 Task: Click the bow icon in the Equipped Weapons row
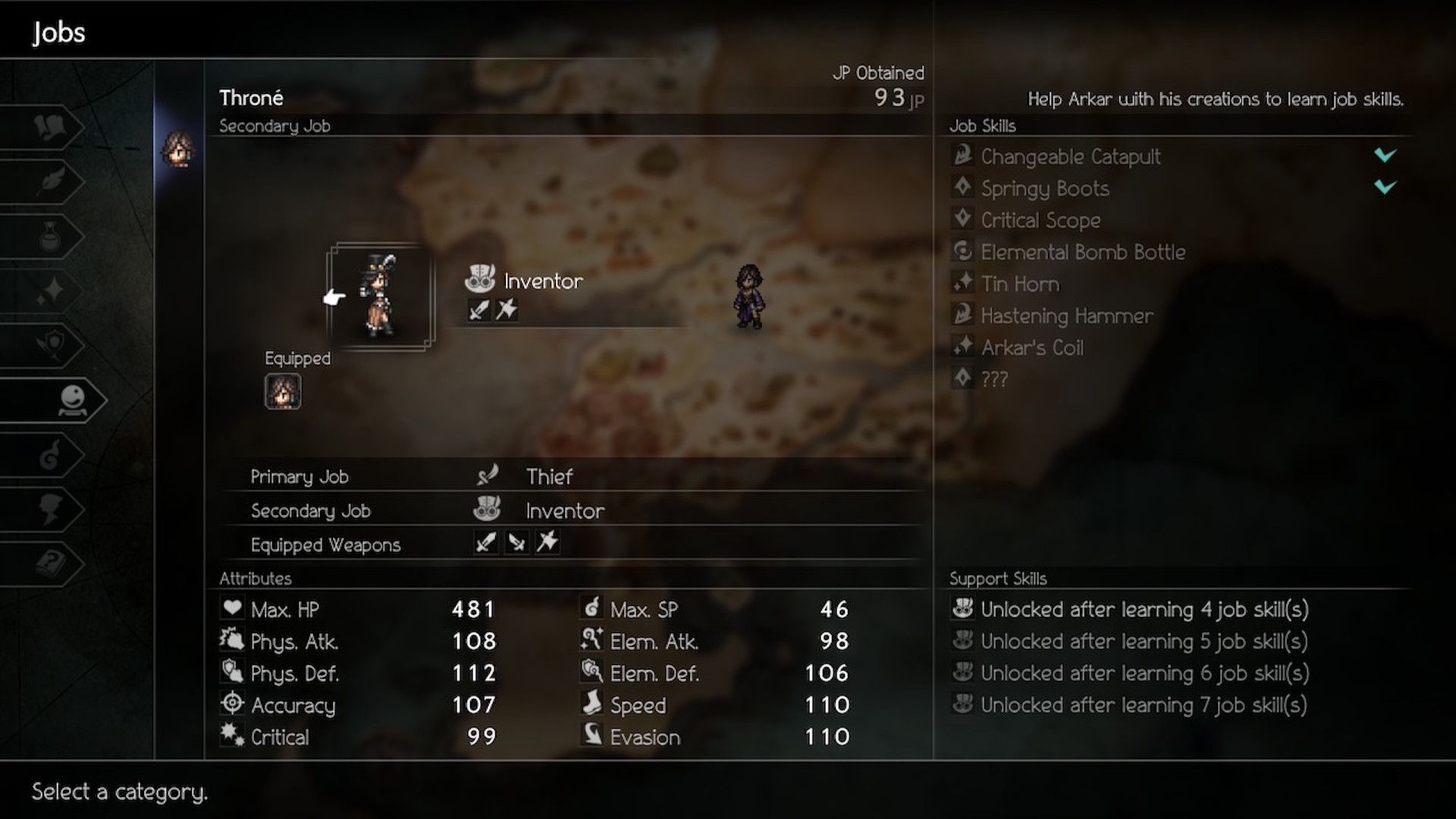click(547, 543)
